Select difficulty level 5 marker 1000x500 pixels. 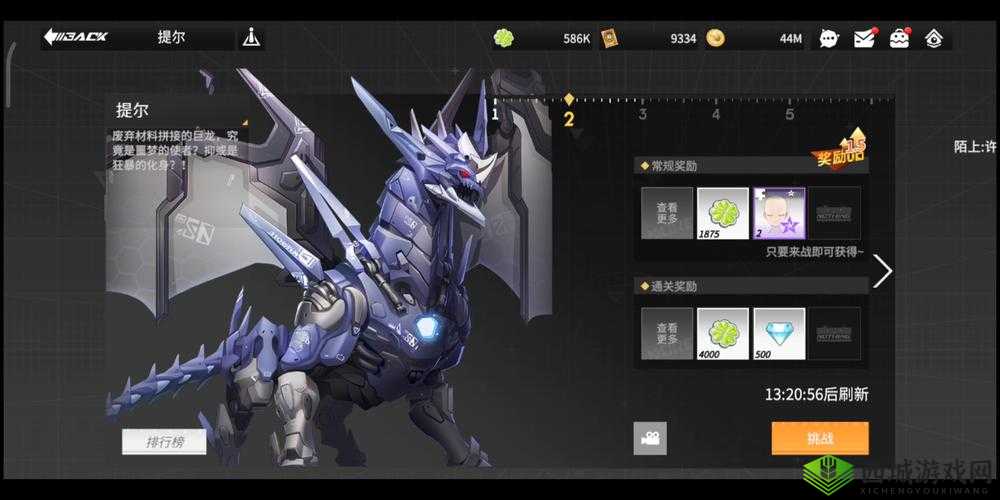coord(789,114)
